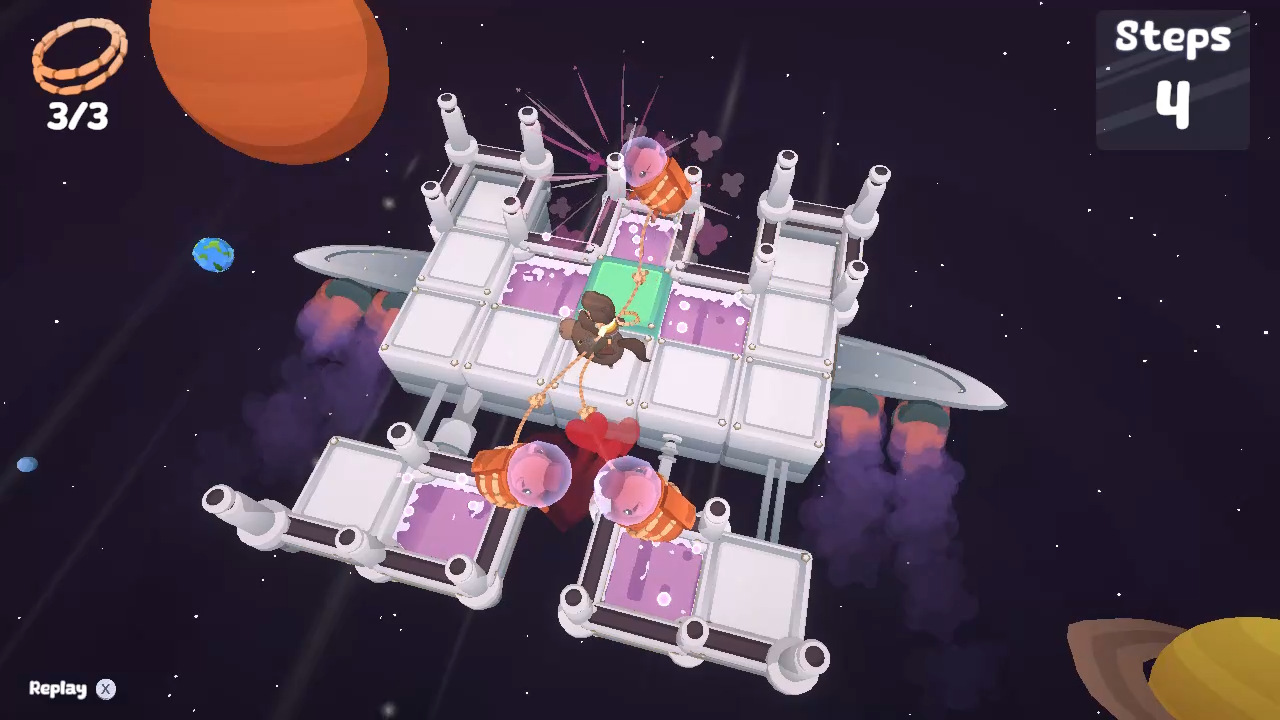Screen dimensions: 1280x720
Task: Click the tiny blue planet at the left edge
Action: (27, 463)
